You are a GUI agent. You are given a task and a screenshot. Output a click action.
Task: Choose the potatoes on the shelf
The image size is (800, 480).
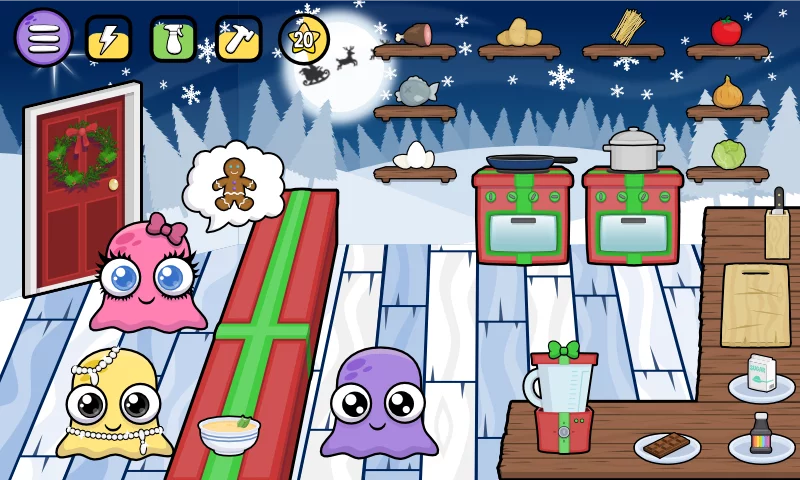[519, 33]
